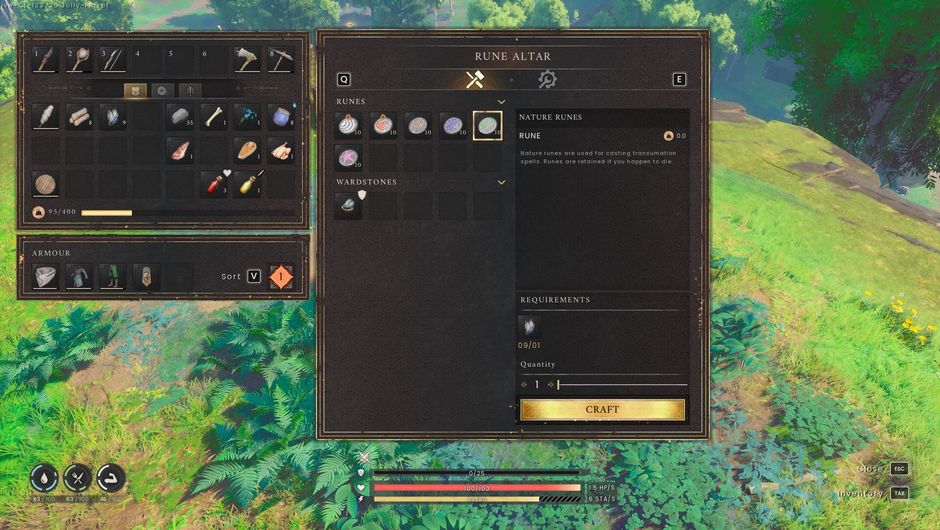Craft the selected Nature Rune
Image resolution: width=940 pixels, height=530 pixels.
(x=602, y=409)
